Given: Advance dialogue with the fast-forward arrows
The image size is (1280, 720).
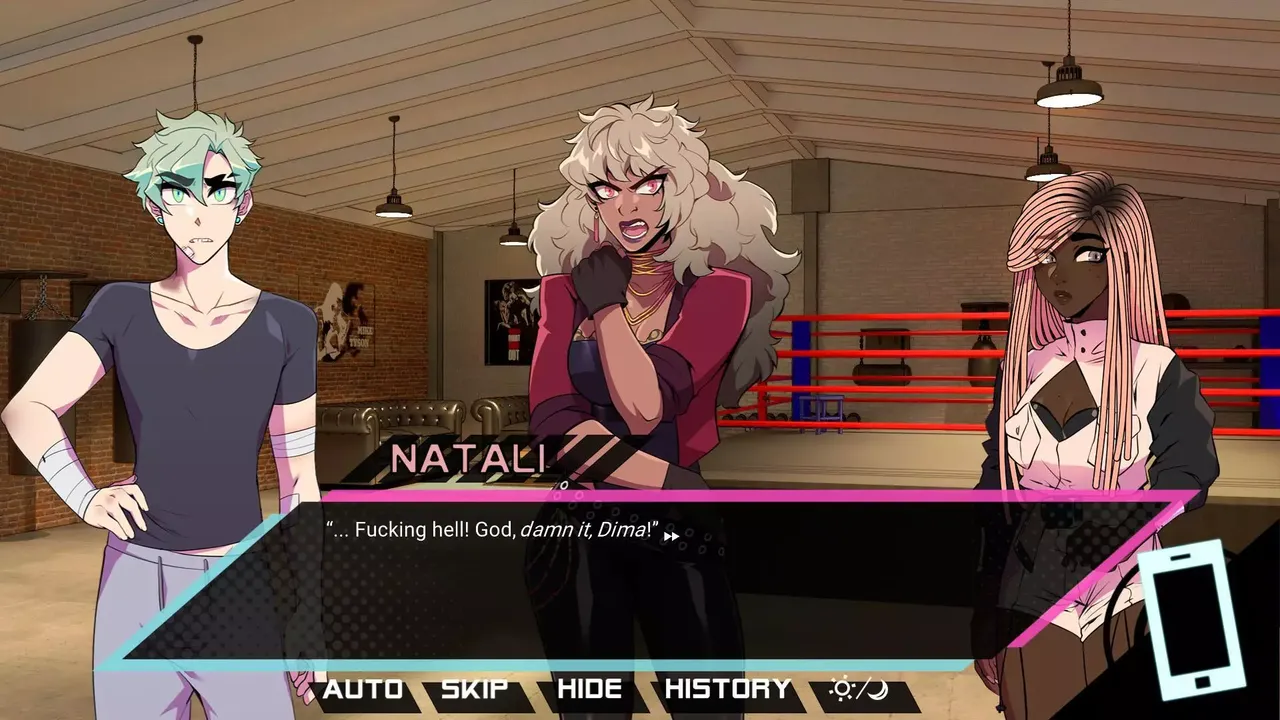Looking at the screenshot, I should pyautogui.click(x=672, y=536).
